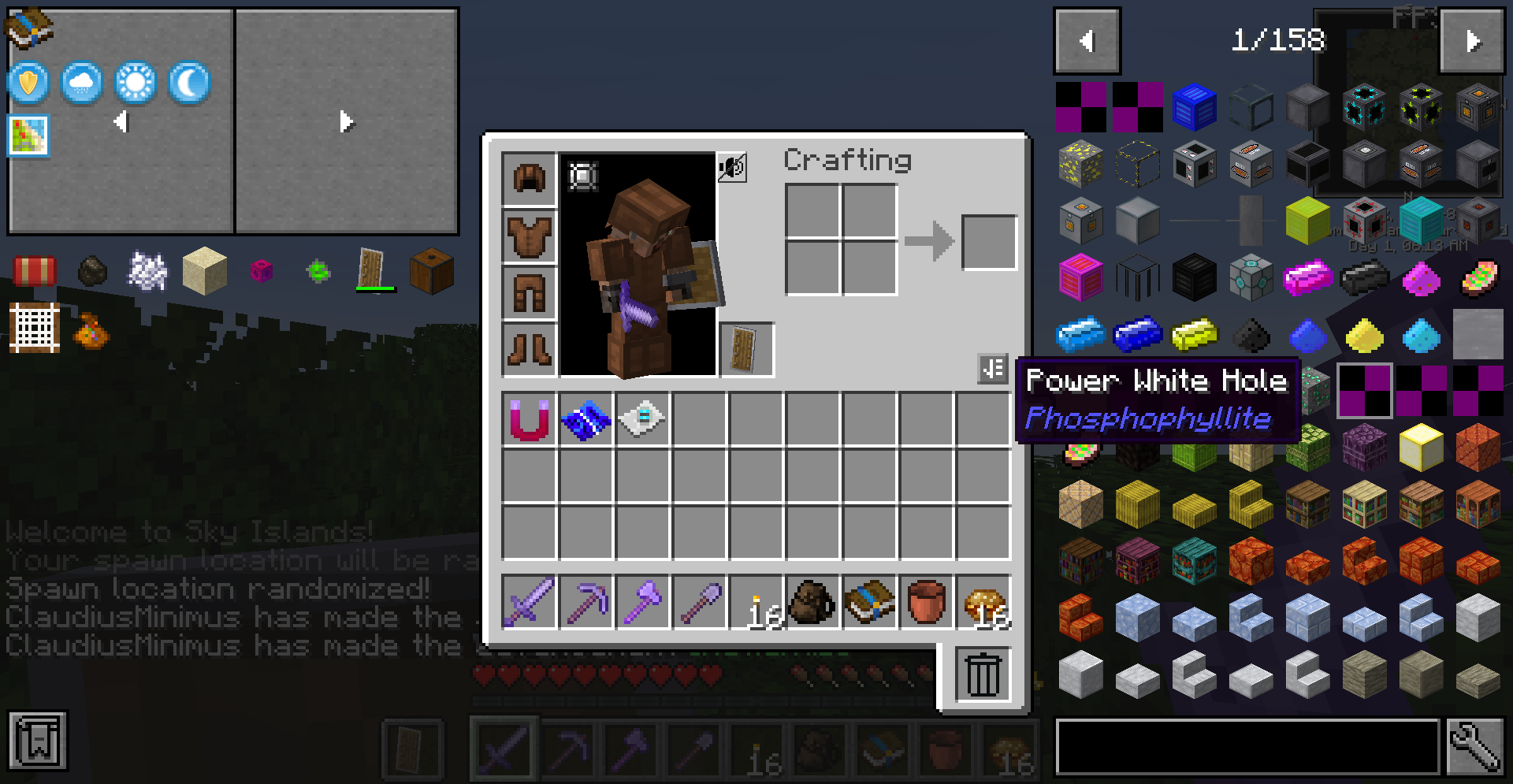Select the enchanted purple sword in the hotbar
Screen dimensions: 1513x784
point(529,602)
